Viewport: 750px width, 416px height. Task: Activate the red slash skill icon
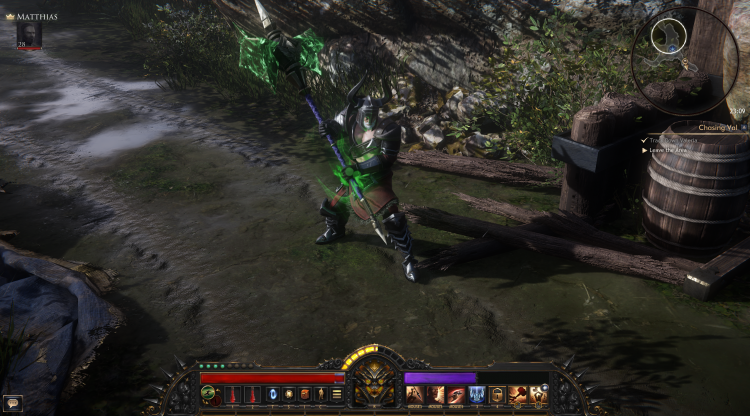click(456, 394)
